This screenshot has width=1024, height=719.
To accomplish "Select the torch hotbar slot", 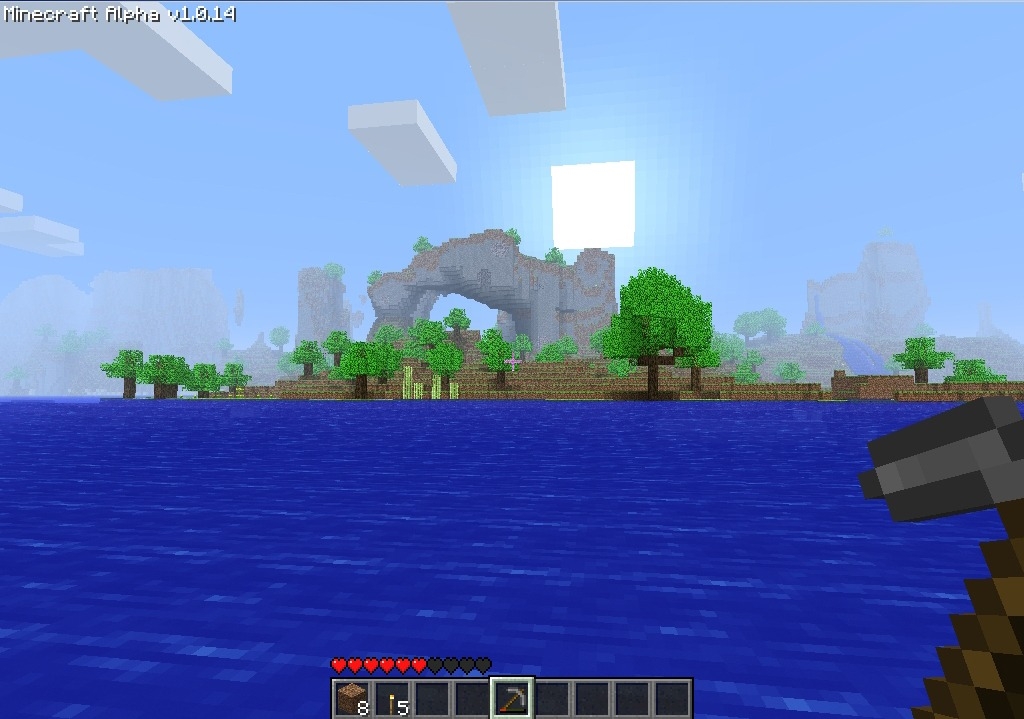I will point(392,698).
